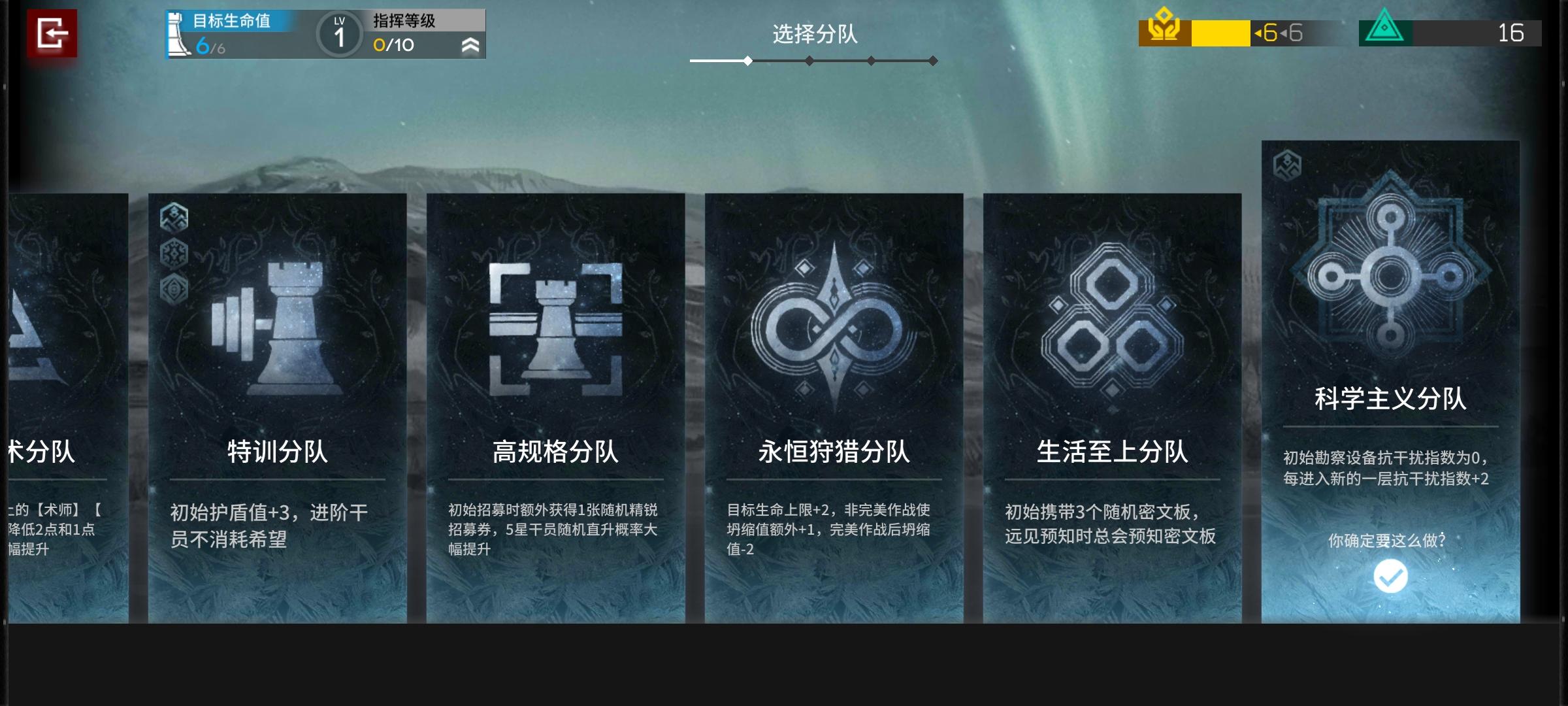Select the crossed-tools hexagon badge on 特训分队

point(174,216)
